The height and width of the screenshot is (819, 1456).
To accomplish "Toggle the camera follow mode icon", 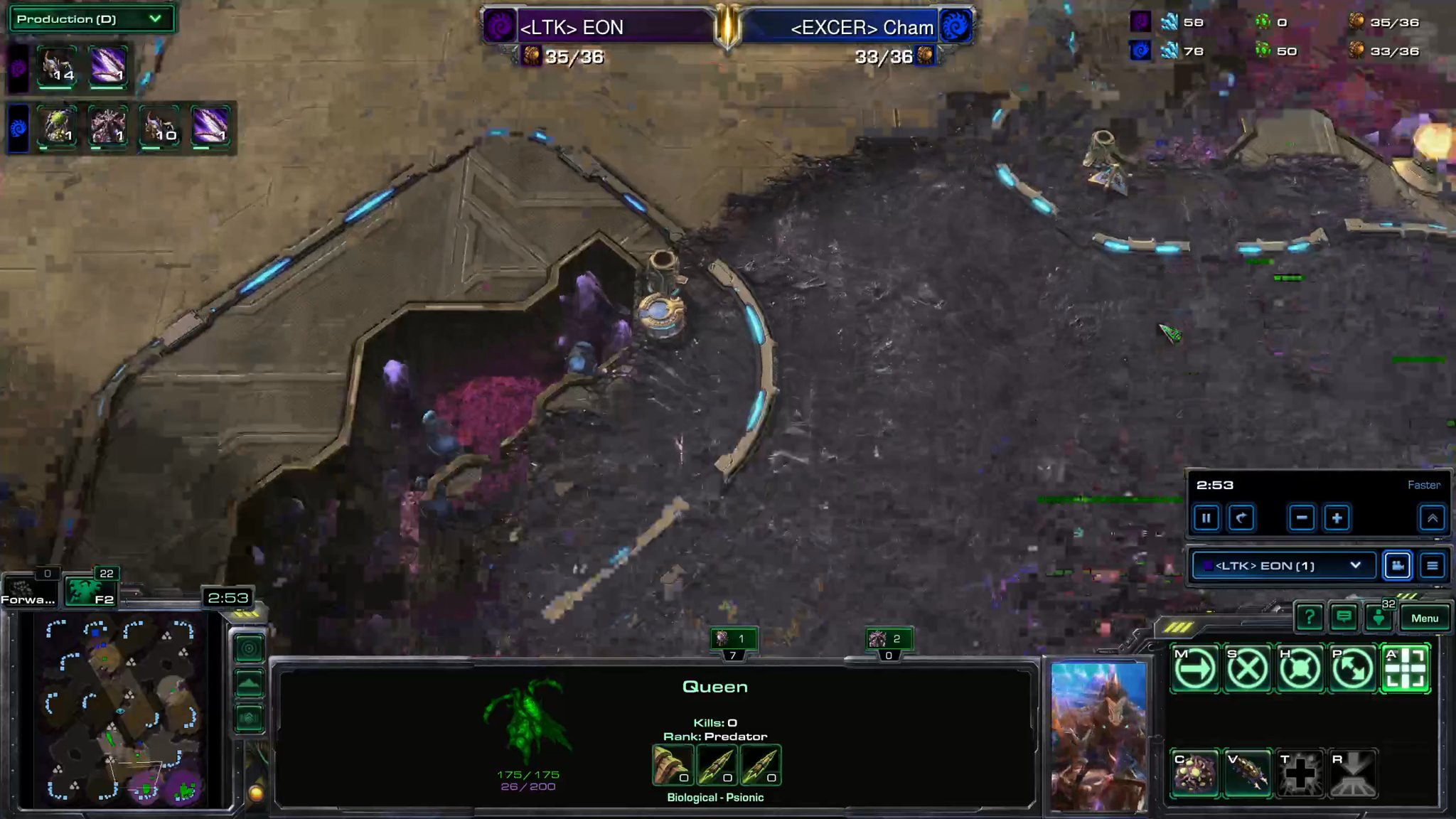I will 1396,565.
